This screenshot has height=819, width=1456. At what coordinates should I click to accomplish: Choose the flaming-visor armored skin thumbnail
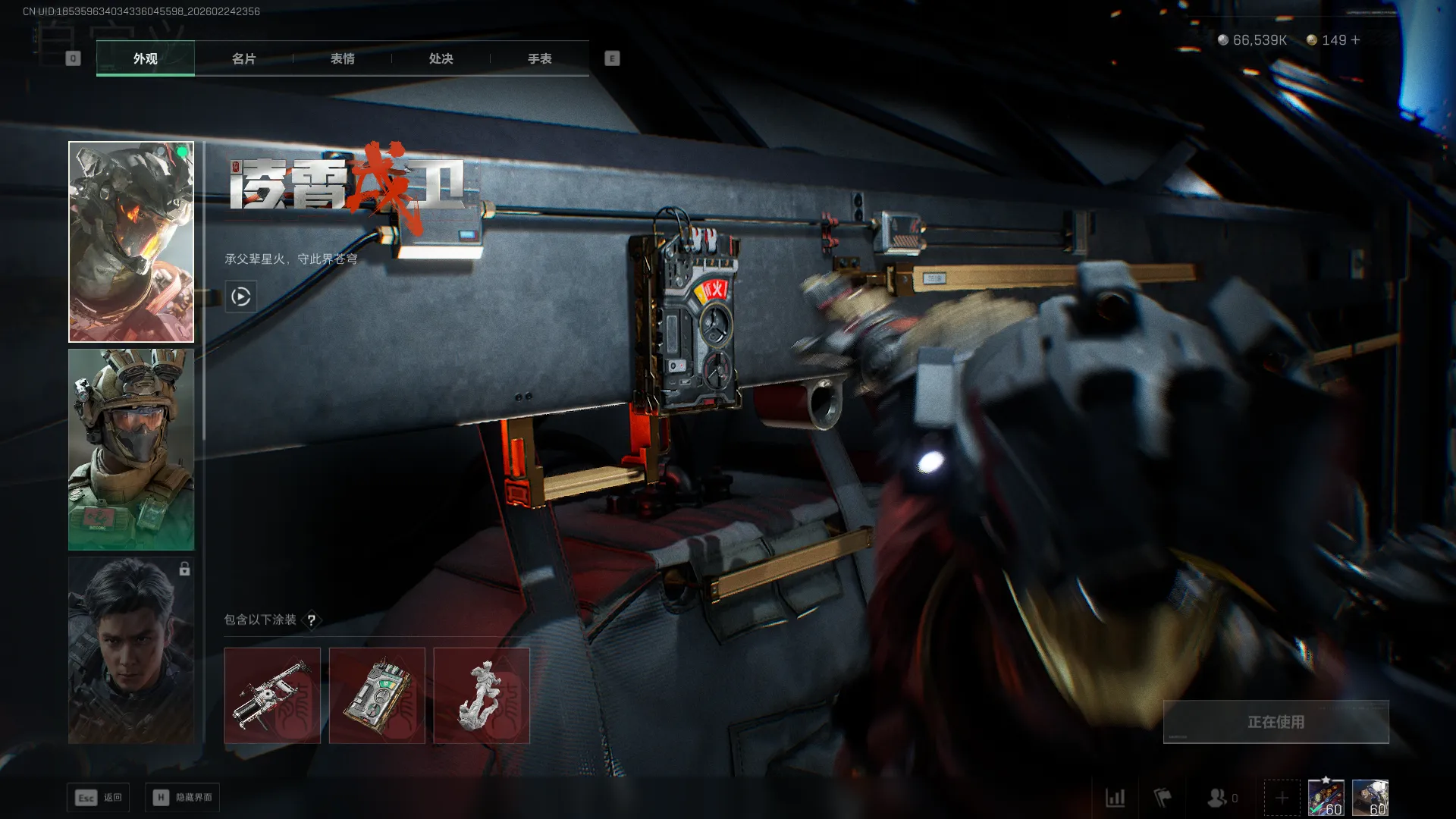[x=131, y=242]
